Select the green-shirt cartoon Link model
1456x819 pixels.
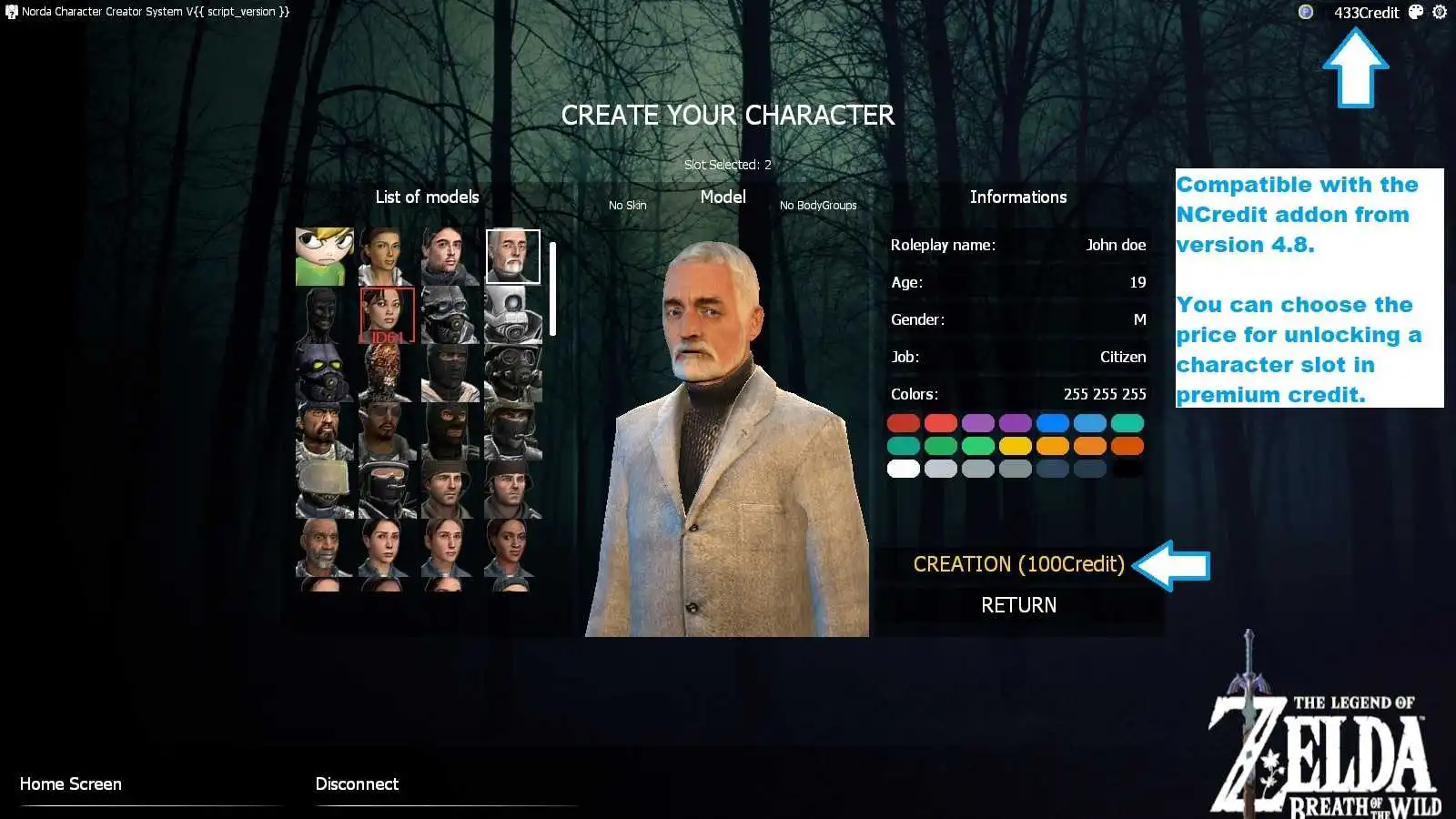324,257
